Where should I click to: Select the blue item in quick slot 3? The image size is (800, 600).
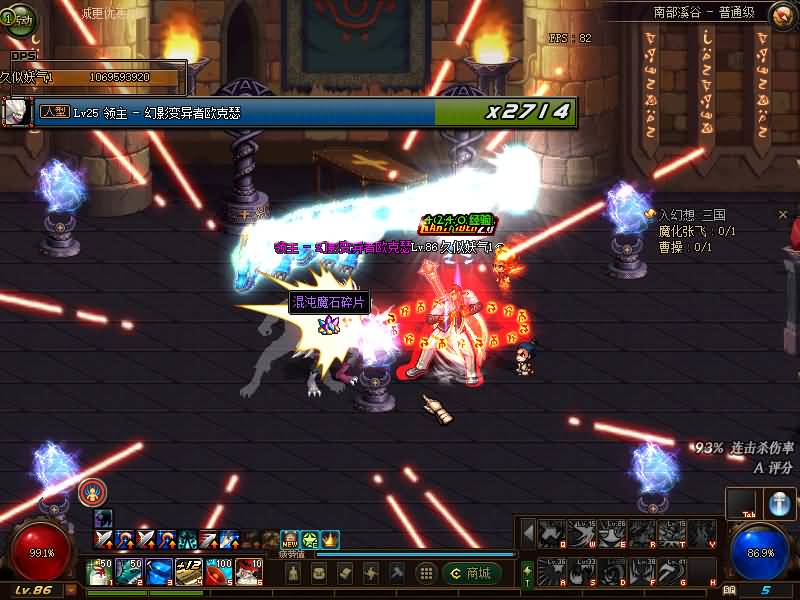pyautogui.click(x=159, y=572)
